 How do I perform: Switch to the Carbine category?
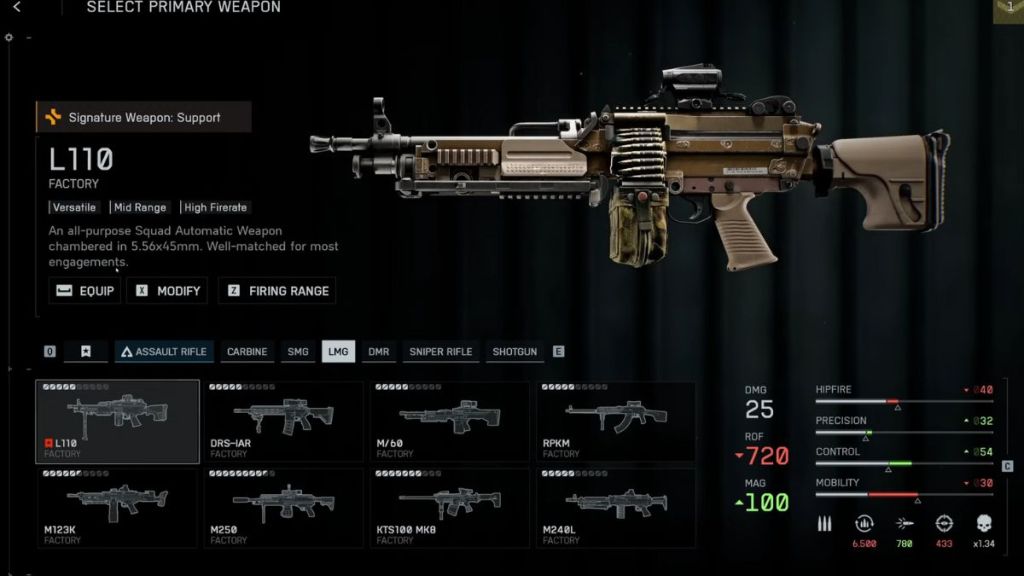pyautogui.click(x=247, y=352)
